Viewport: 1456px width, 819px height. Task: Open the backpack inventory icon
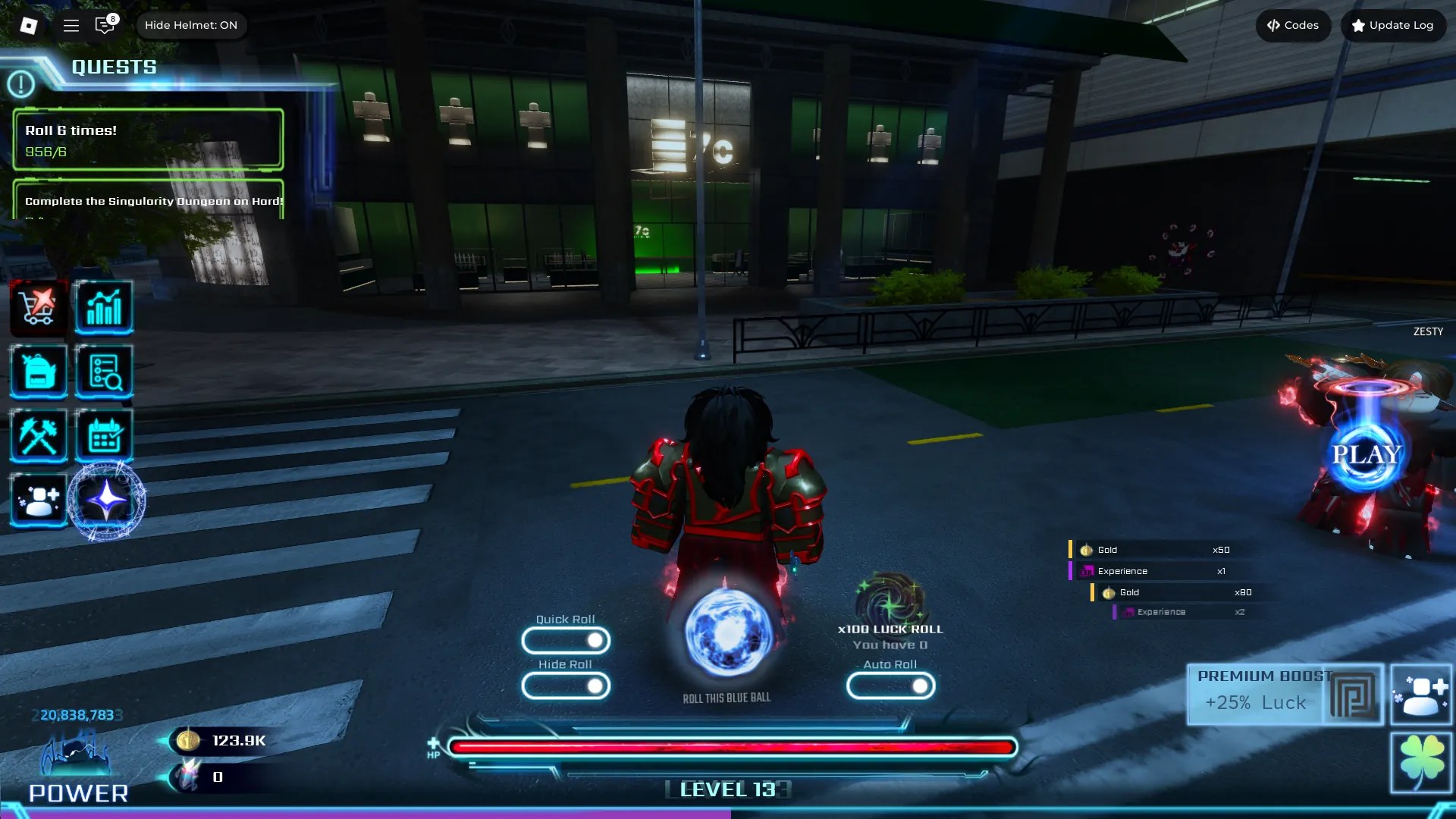[38, 372]
